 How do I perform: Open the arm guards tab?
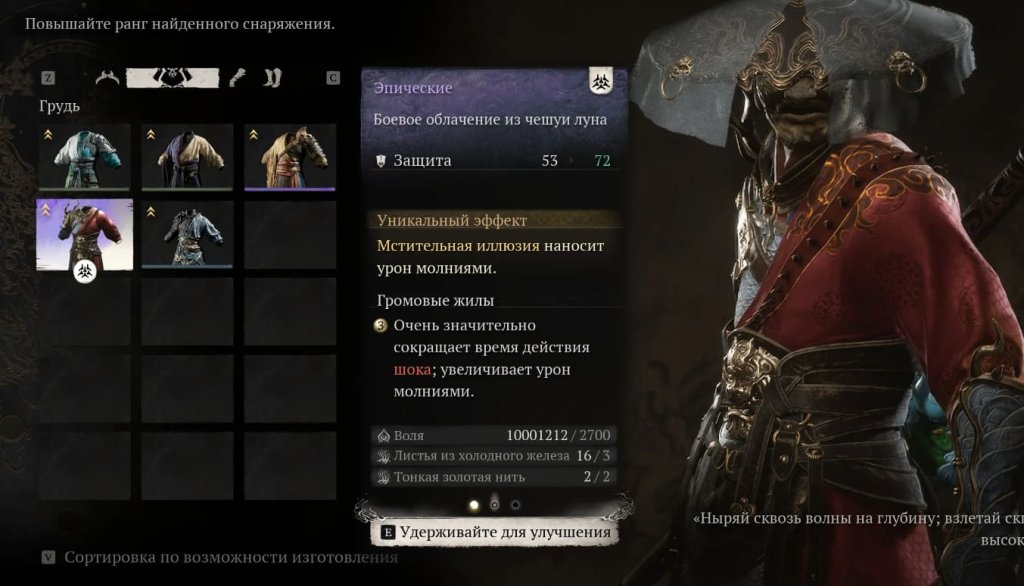[x=237, y=78]
